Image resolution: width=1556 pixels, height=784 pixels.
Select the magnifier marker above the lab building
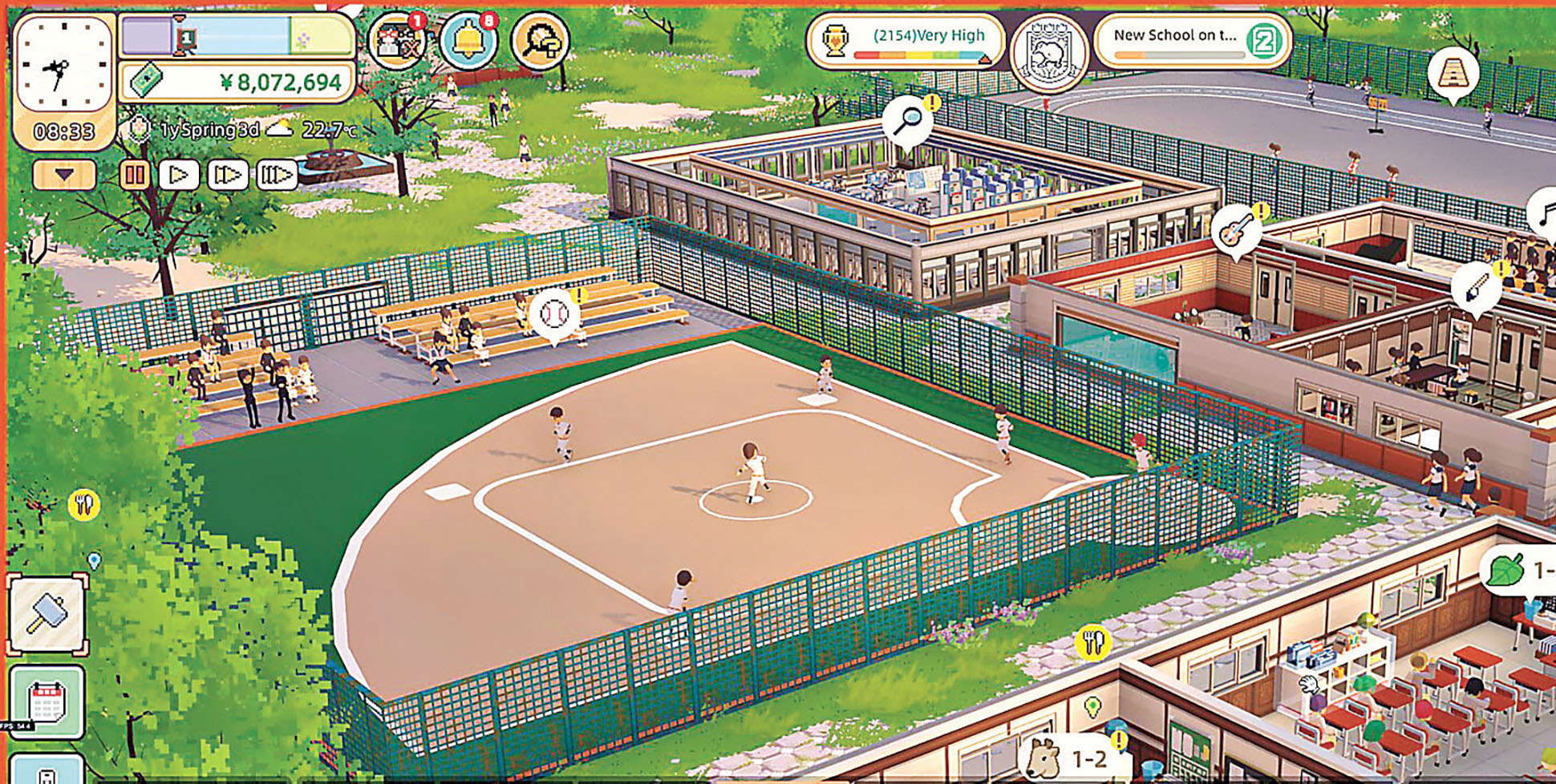coord(908,121)
